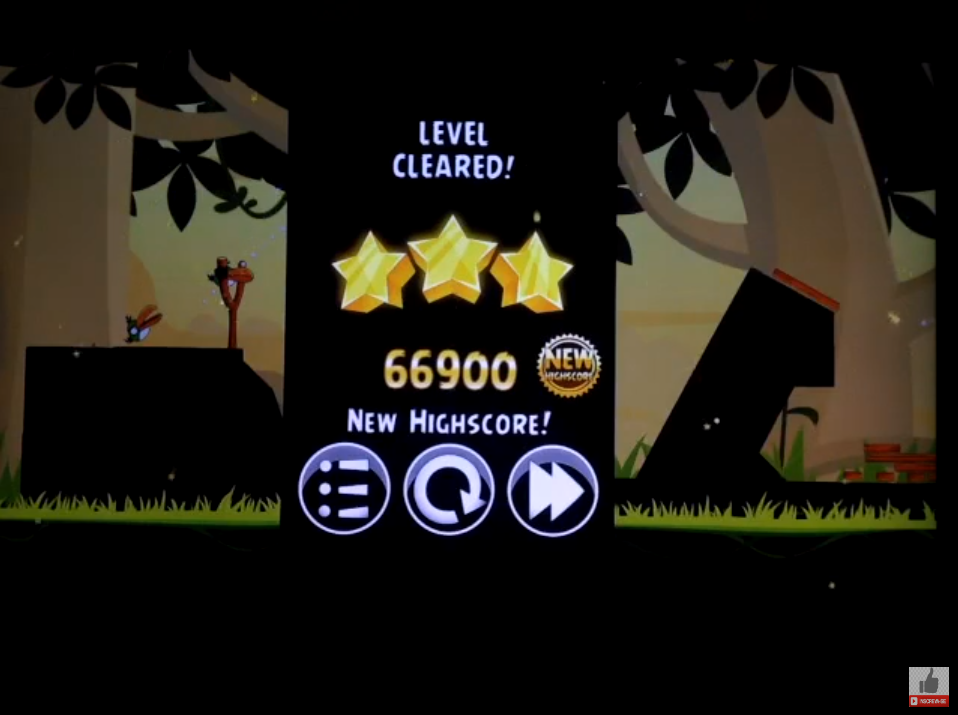Replay the level with the restart button

(x=449, y=490)
